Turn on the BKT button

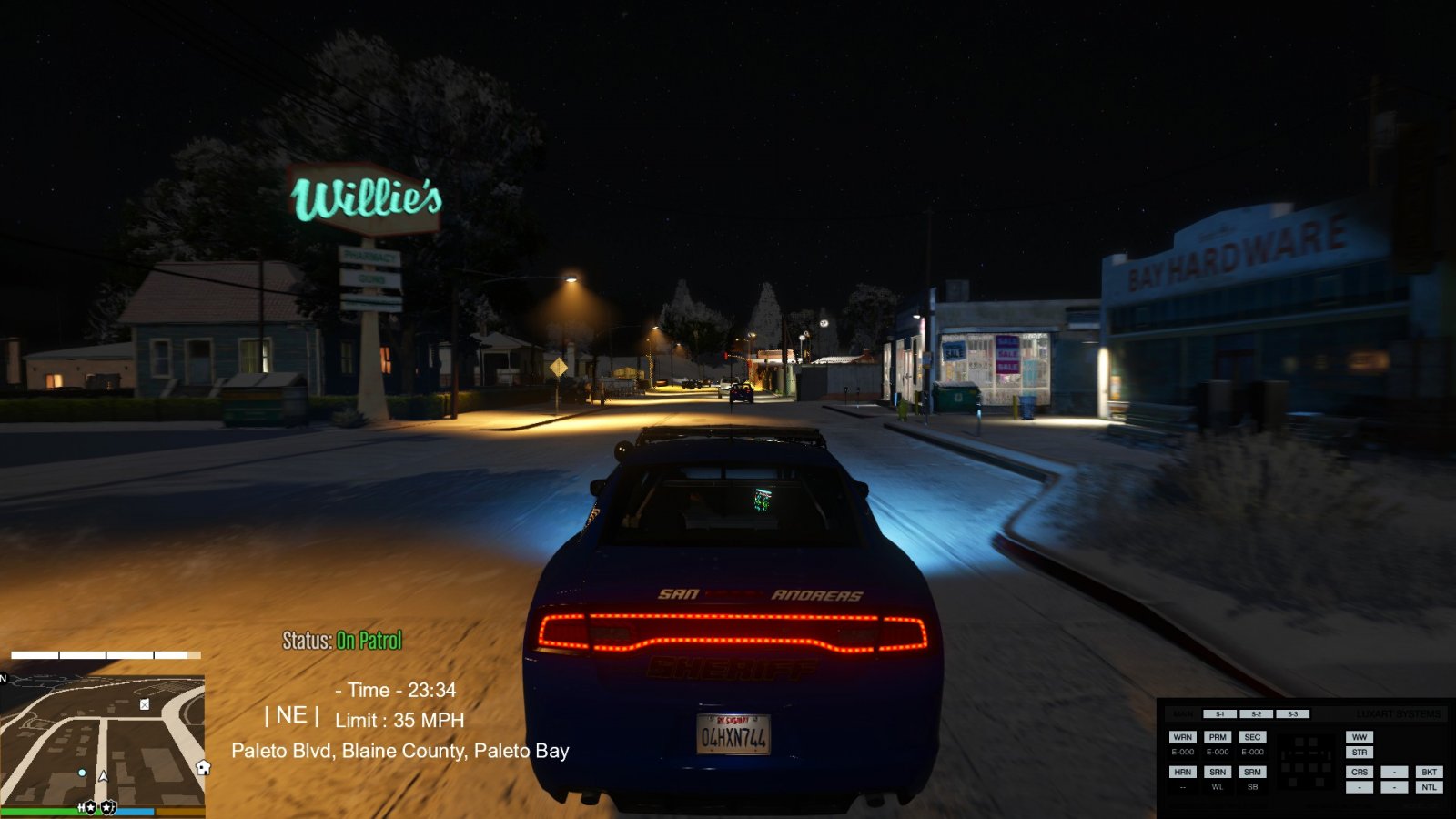click(1429, 772)
